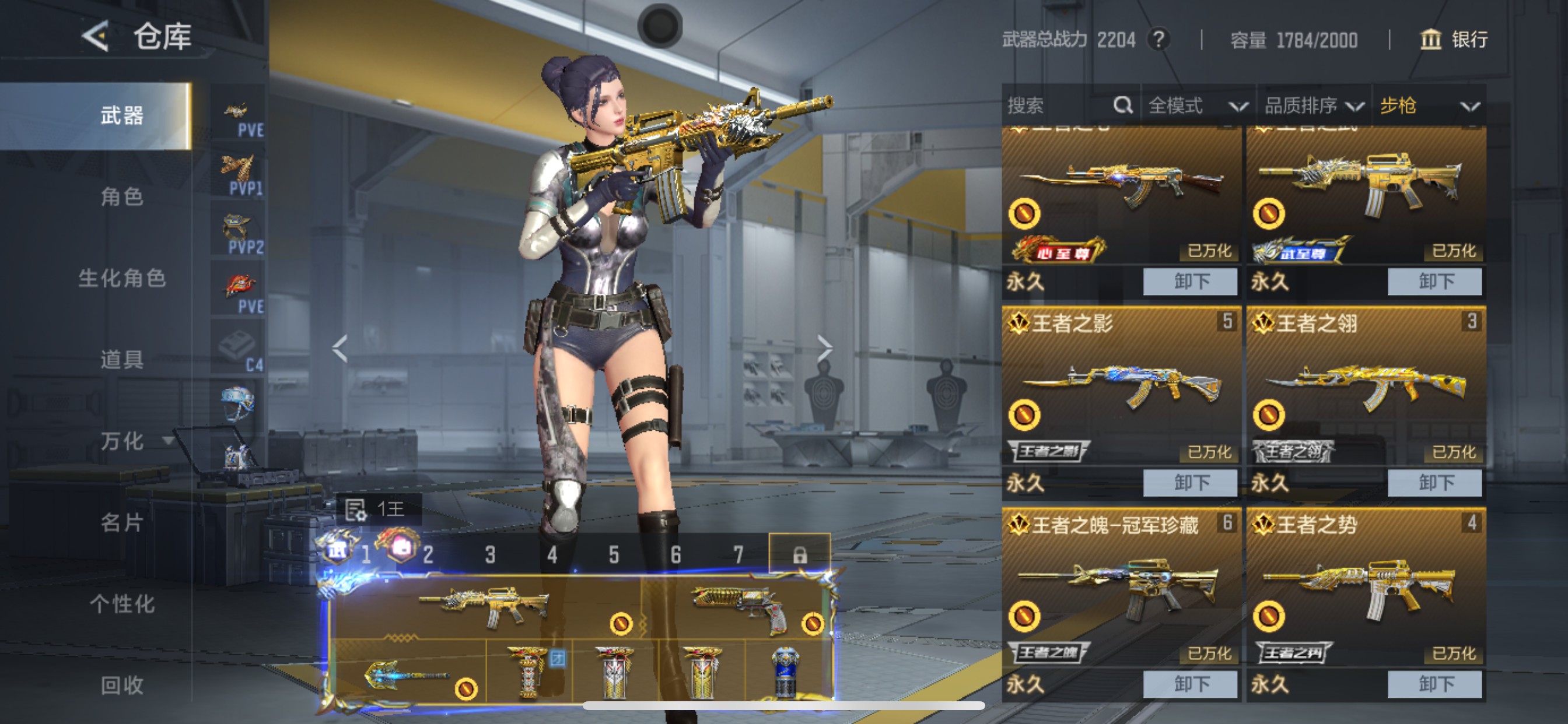Open the 品质排序 sort dropdown
The width and height of the screenshot is (1568, 724).
click(x=1313, y=106)
